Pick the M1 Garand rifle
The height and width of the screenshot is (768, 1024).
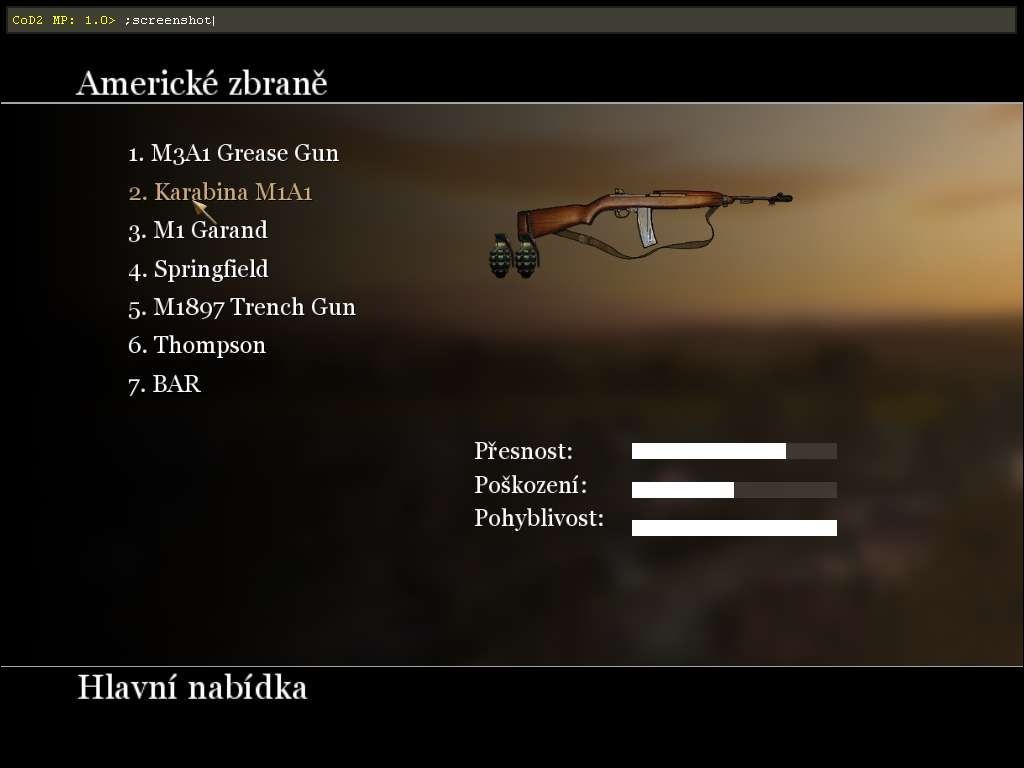198,231
